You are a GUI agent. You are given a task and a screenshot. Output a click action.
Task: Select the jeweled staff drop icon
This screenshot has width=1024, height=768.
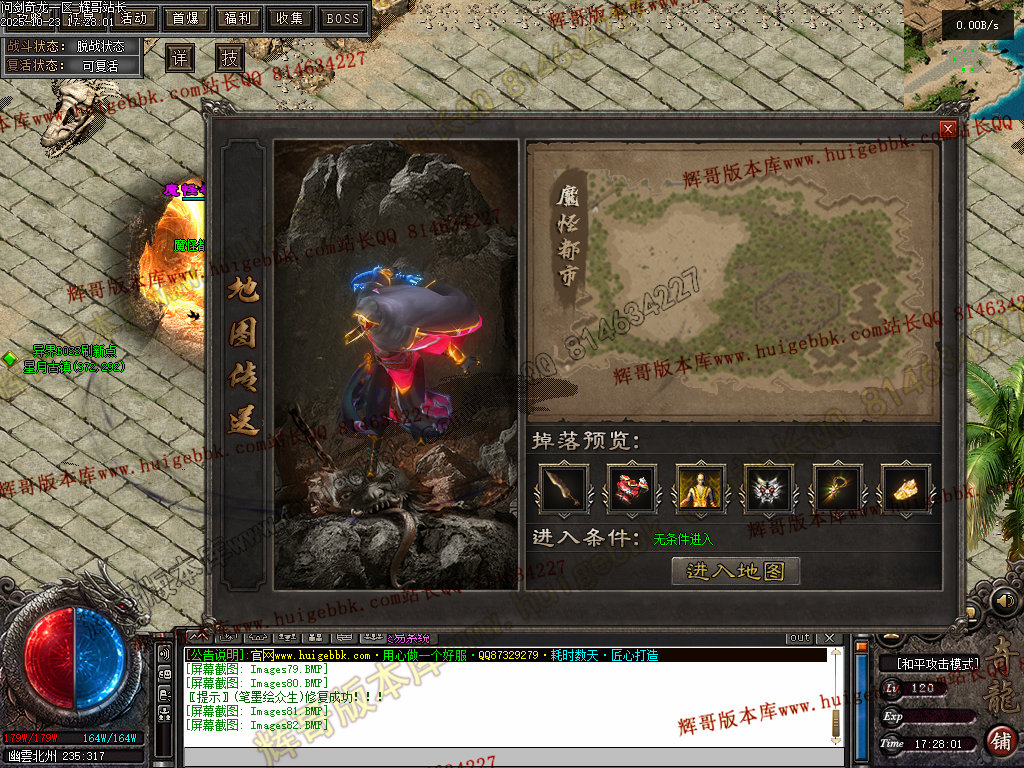pyautogui.click(x=837, y=488)
